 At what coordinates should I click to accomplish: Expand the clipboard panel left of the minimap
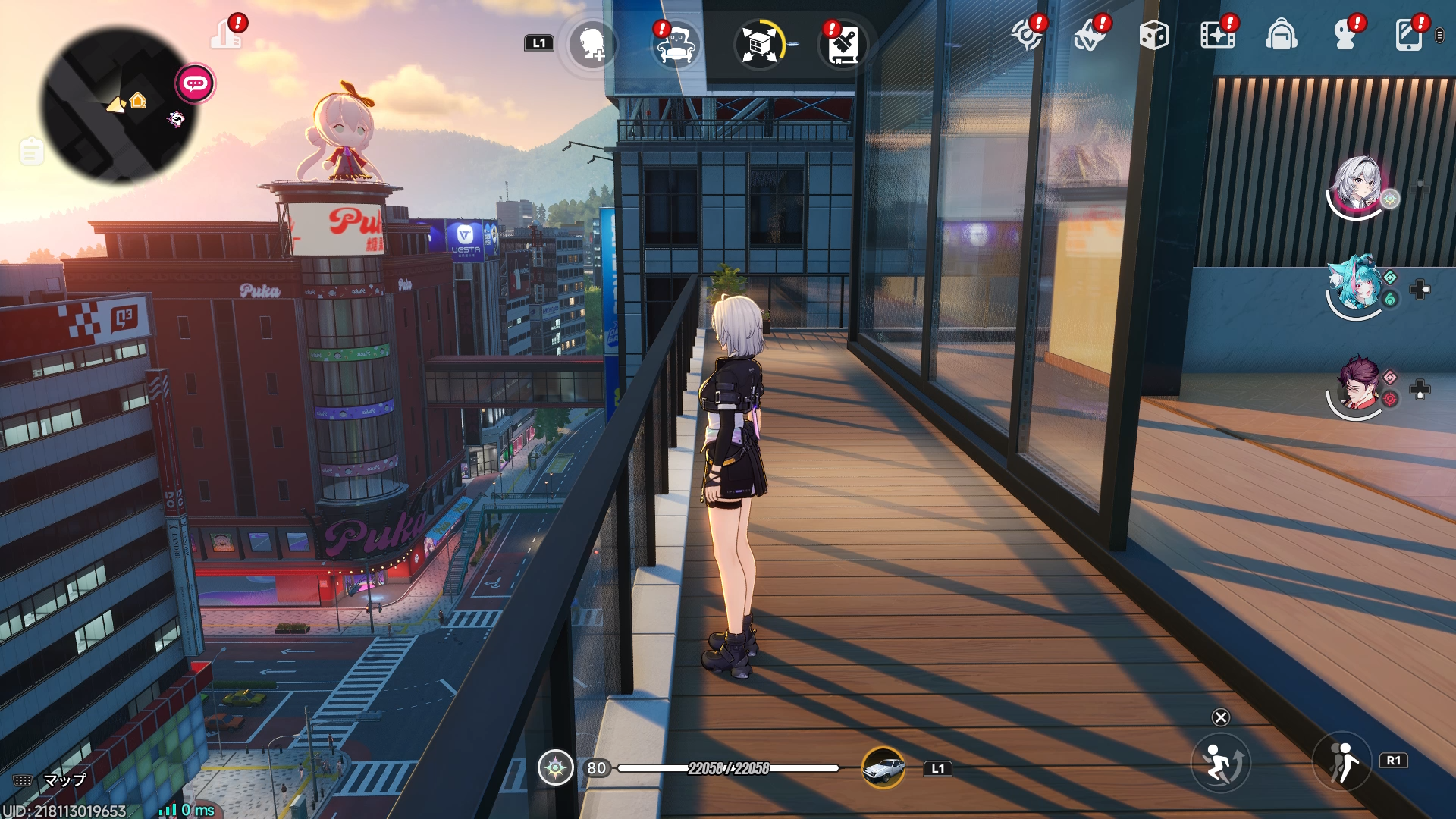click(x=30, y=150)
